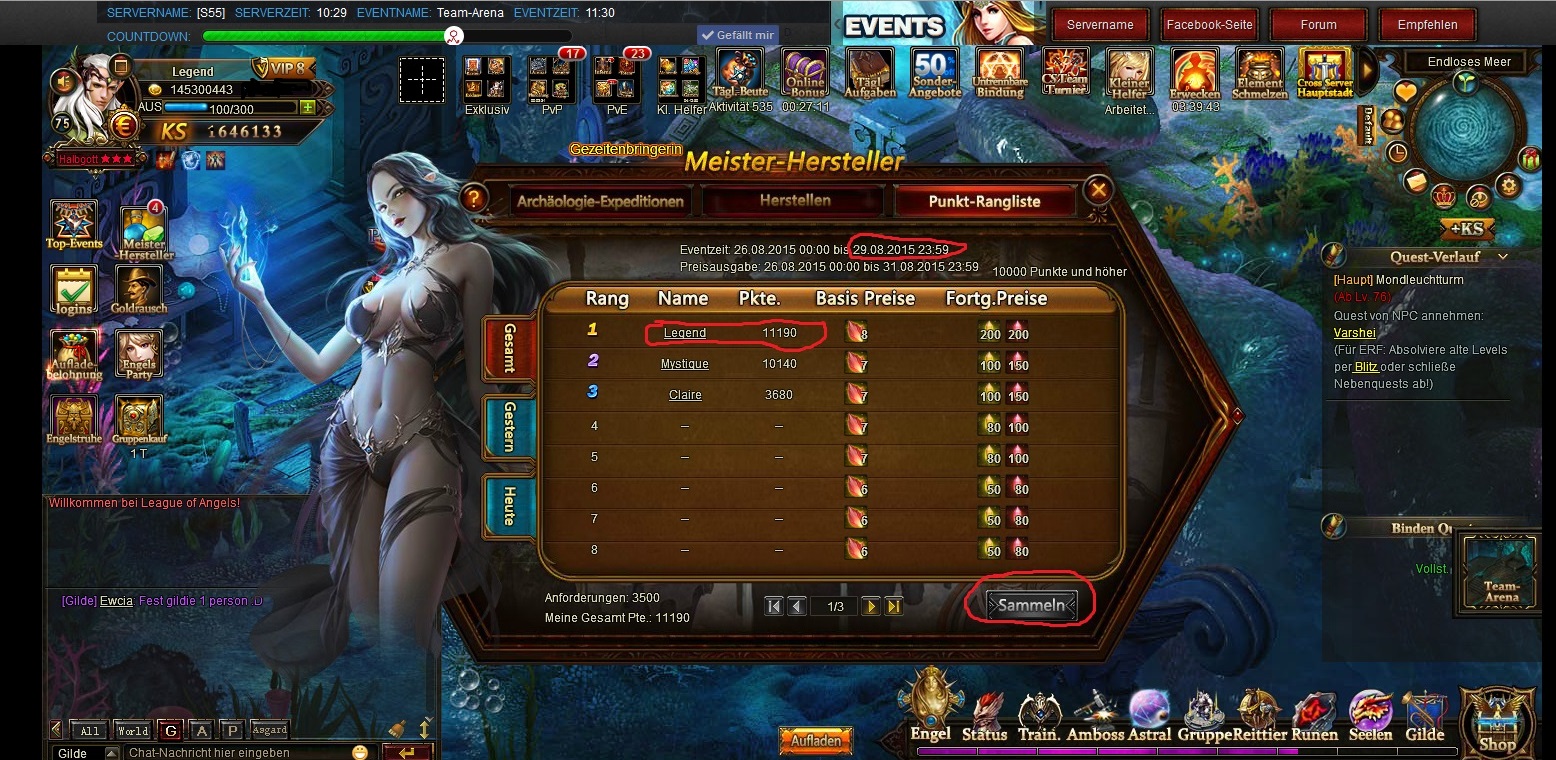Image resolution: width=1556 pixels, height=760 pixels.
Task: Switch to the Archäologie-Expeditionen tab
Action: pyautogui.click(x=600, y=201)
